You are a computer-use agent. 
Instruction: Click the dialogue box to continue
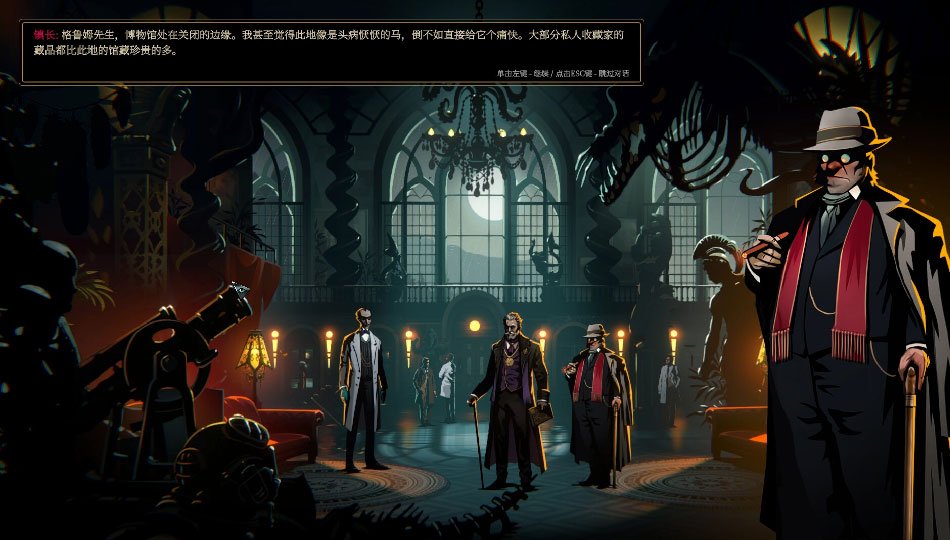[330, 52]
